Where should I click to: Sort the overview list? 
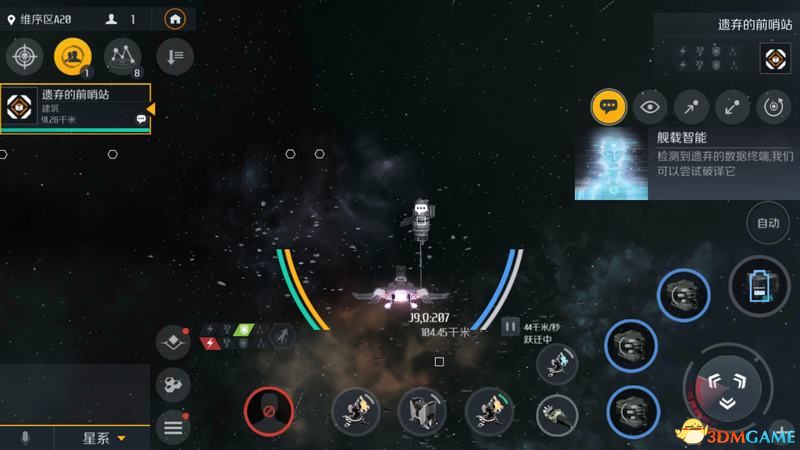click(x=175, y=57)
